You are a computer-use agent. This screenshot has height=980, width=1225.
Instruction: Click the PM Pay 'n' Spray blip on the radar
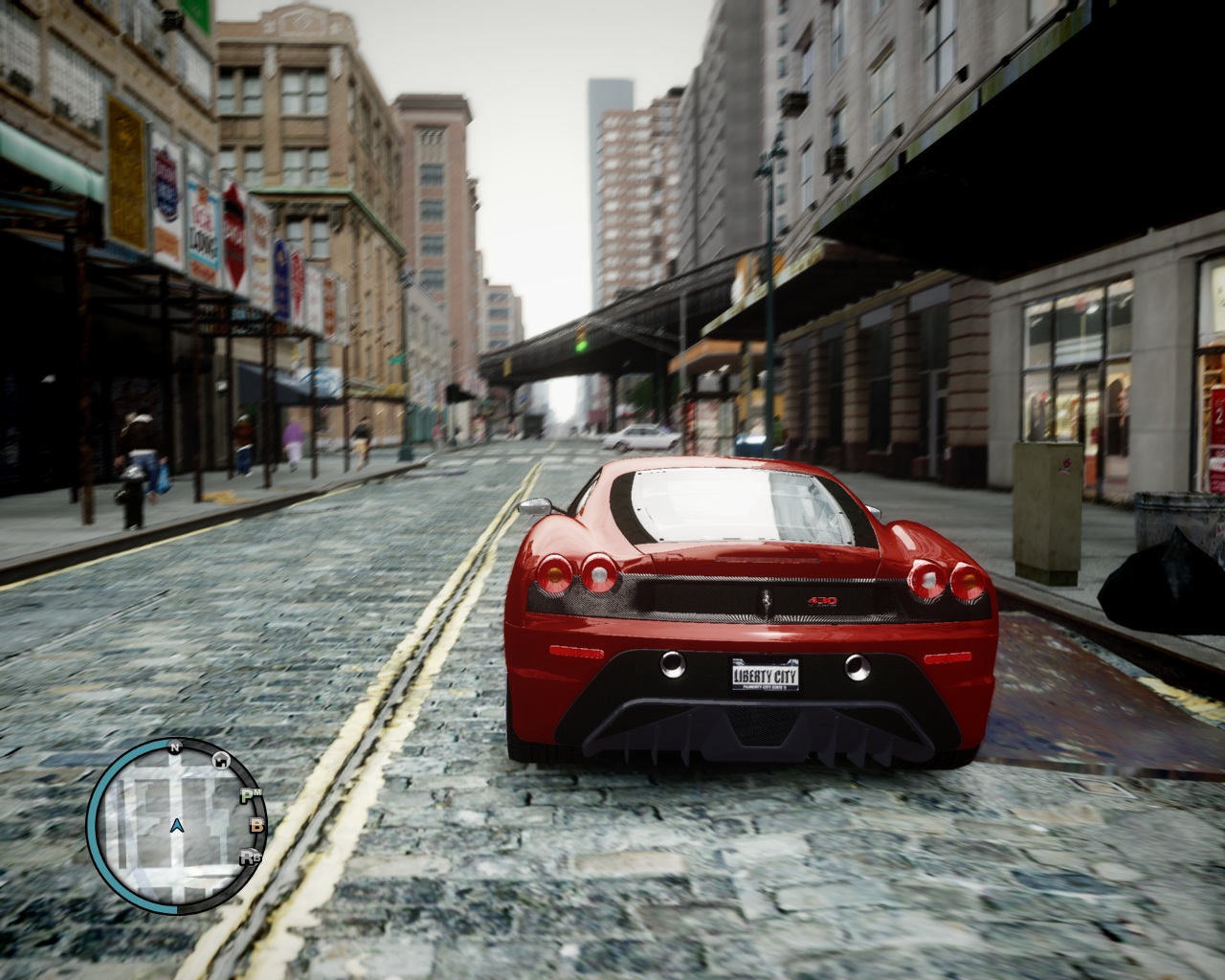click(251, 796)
